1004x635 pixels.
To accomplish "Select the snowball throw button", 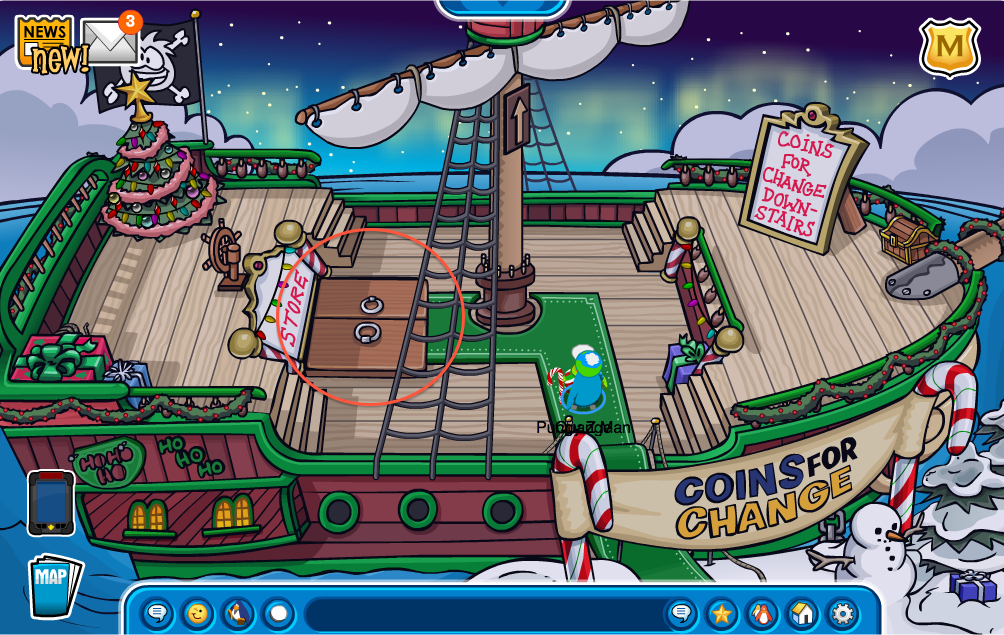I will 278,612.
